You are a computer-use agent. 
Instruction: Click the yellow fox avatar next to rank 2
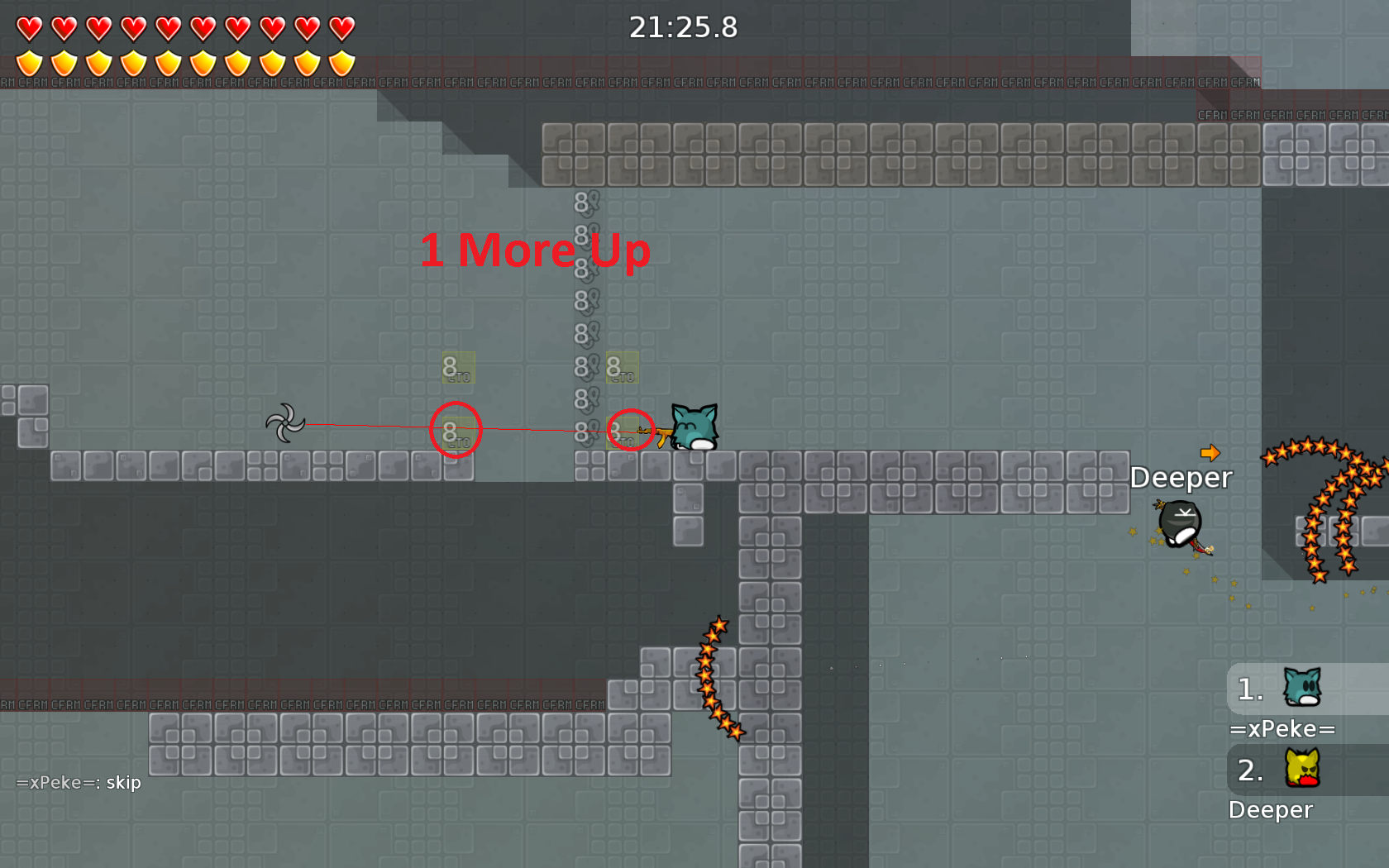click(x=1301, y=770)
